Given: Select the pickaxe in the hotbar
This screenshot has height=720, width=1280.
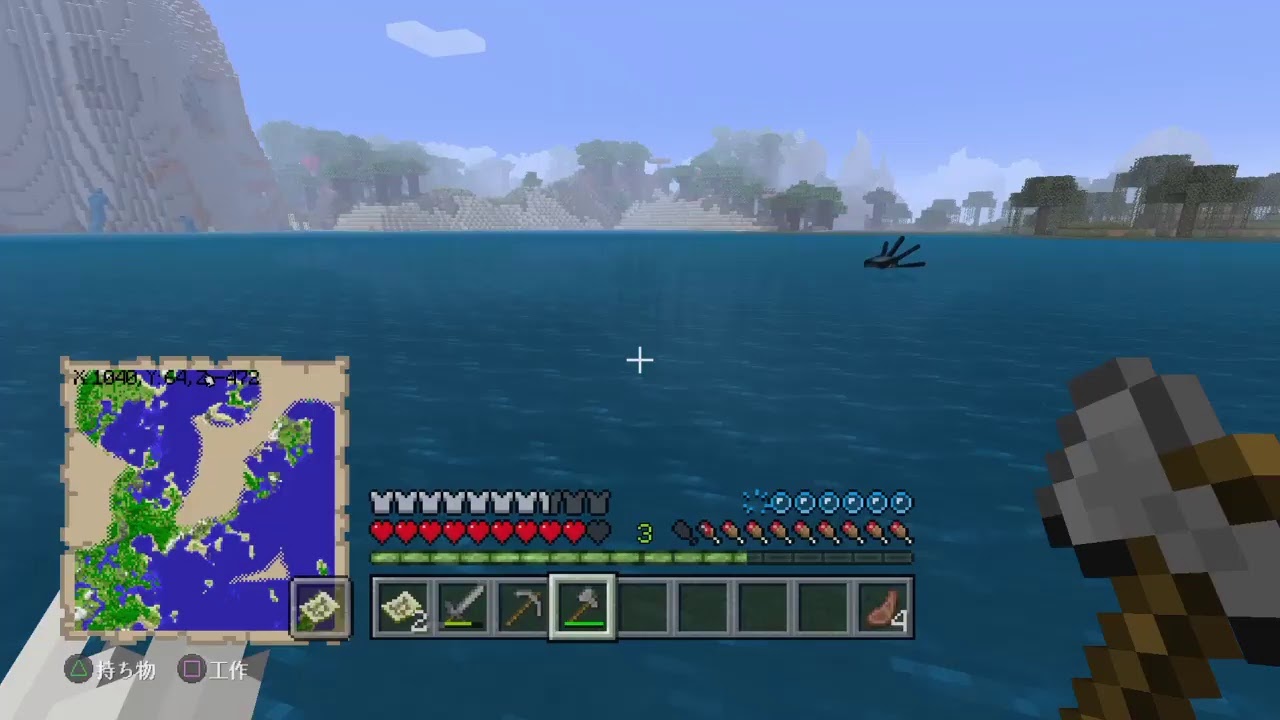Looking at the screenshot, I should [x=522, y=606].
